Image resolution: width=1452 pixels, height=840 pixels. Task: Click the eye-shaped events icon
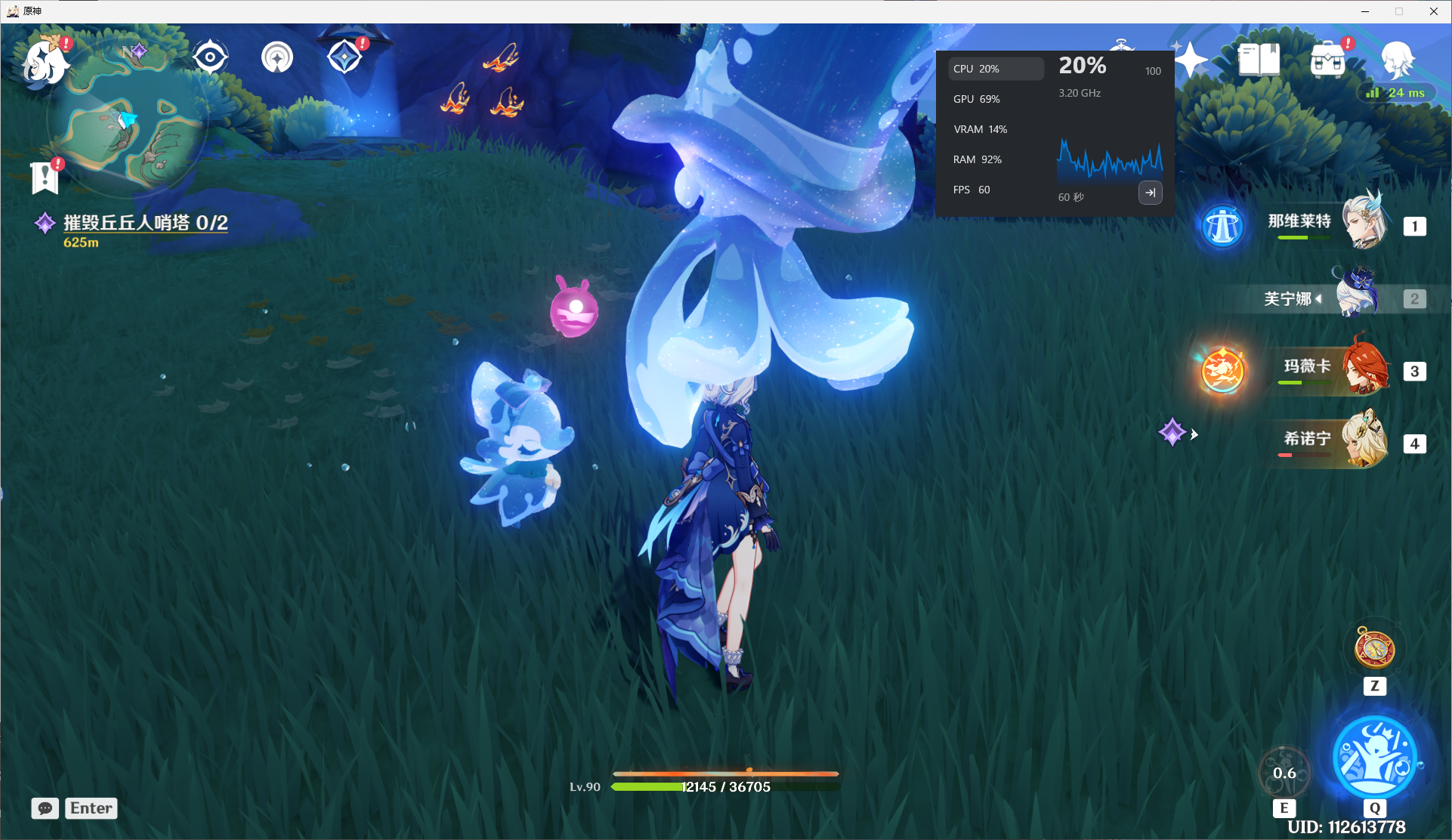(210, 57)
